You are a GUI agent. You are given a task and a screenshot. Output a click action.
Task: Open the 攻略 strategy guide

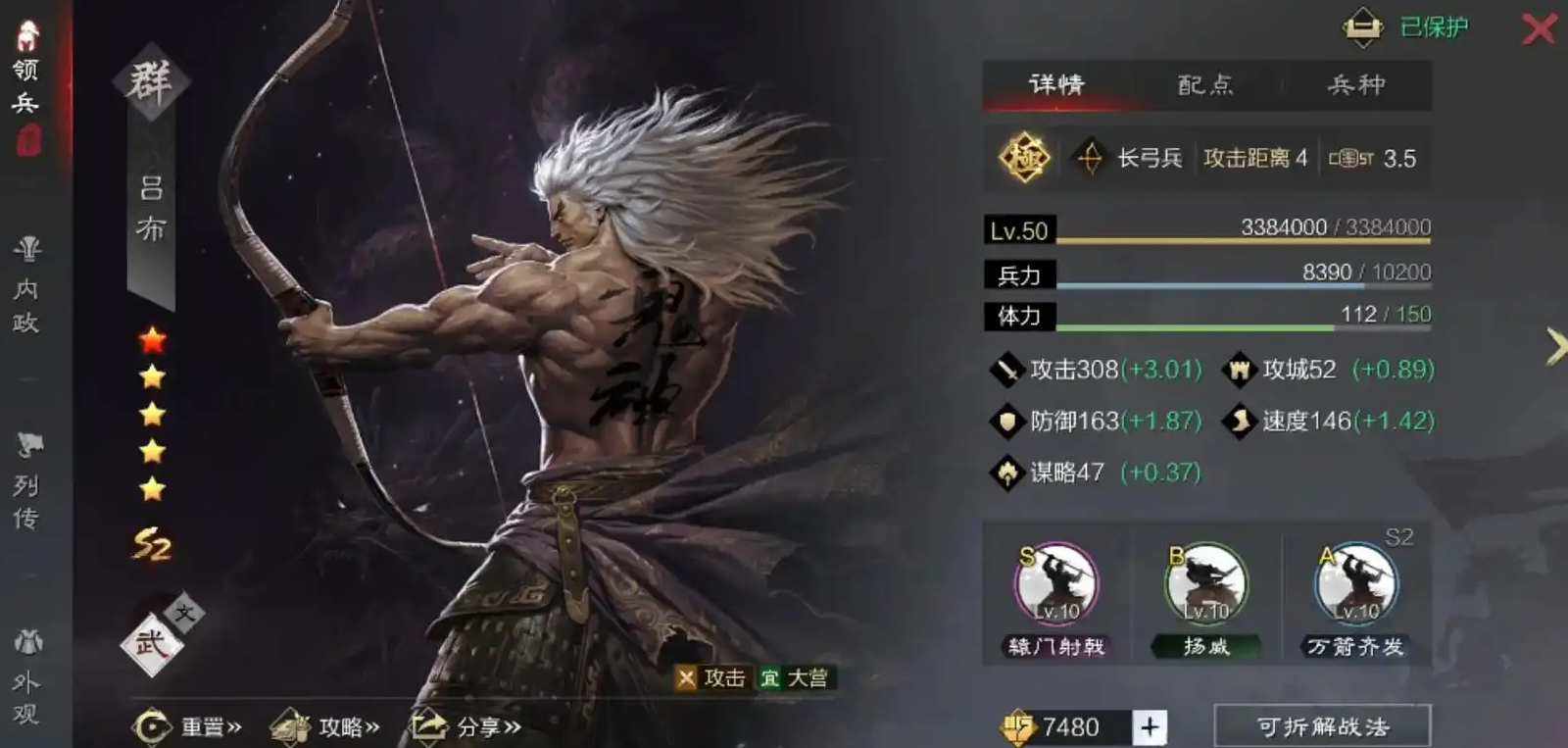(325, 726)
